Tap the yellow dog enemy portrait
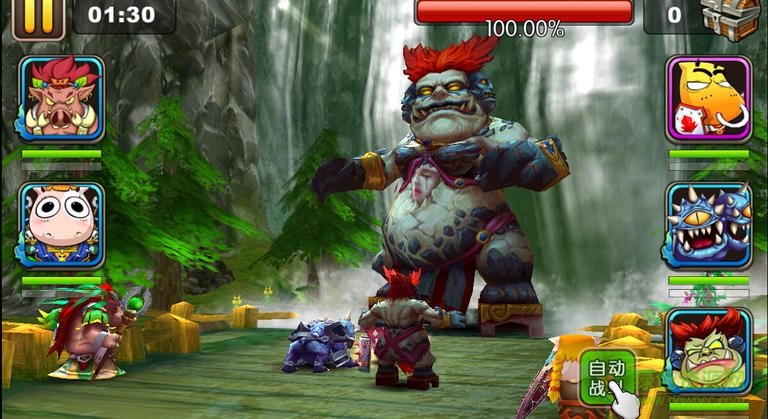Image resolution: width=768 pixels, height=419 pixels. pyautogui.click(x=709, y=98)
